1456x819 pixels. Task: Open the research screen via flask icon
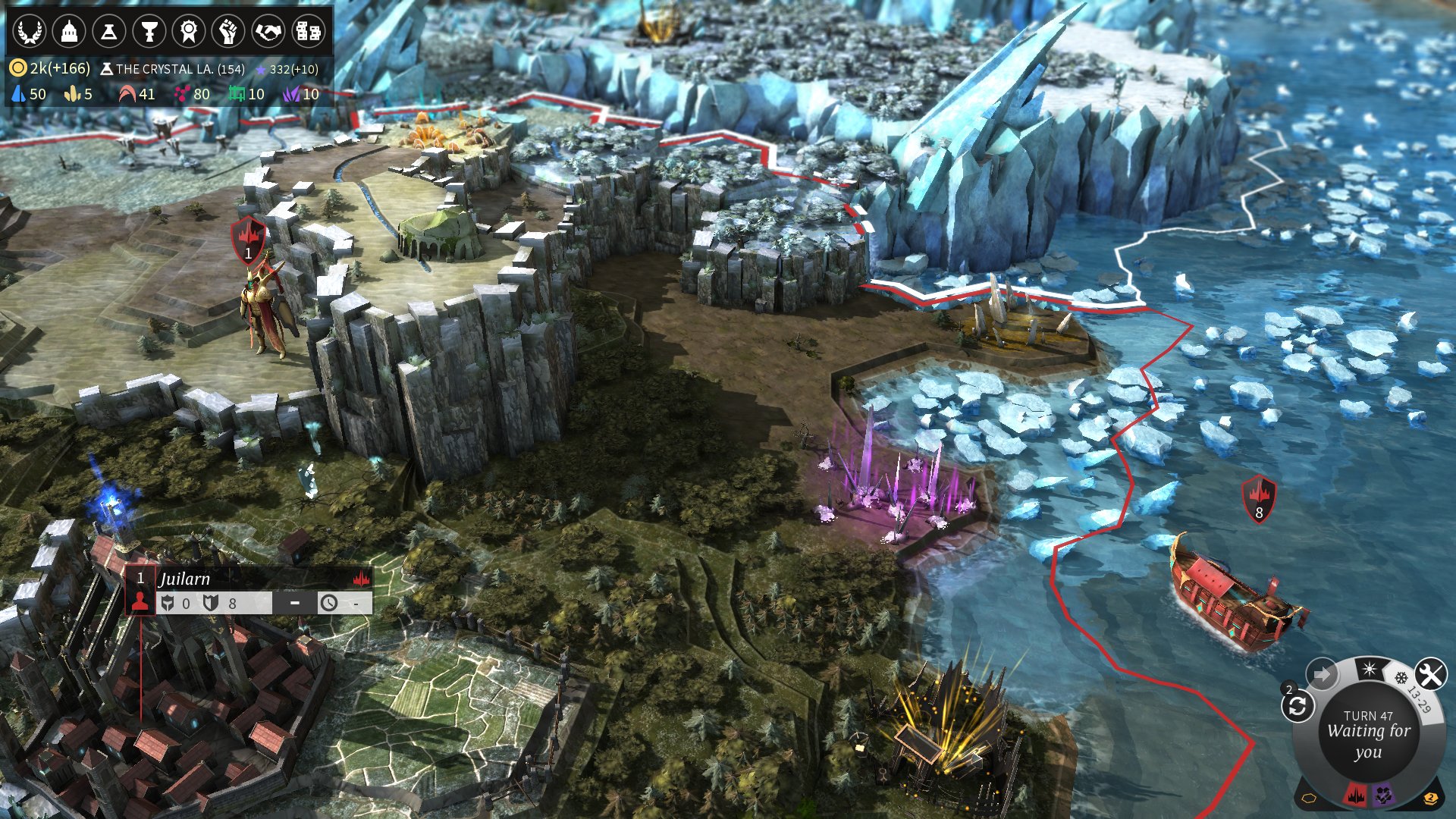pyautogui.click(x=110, y=32)
